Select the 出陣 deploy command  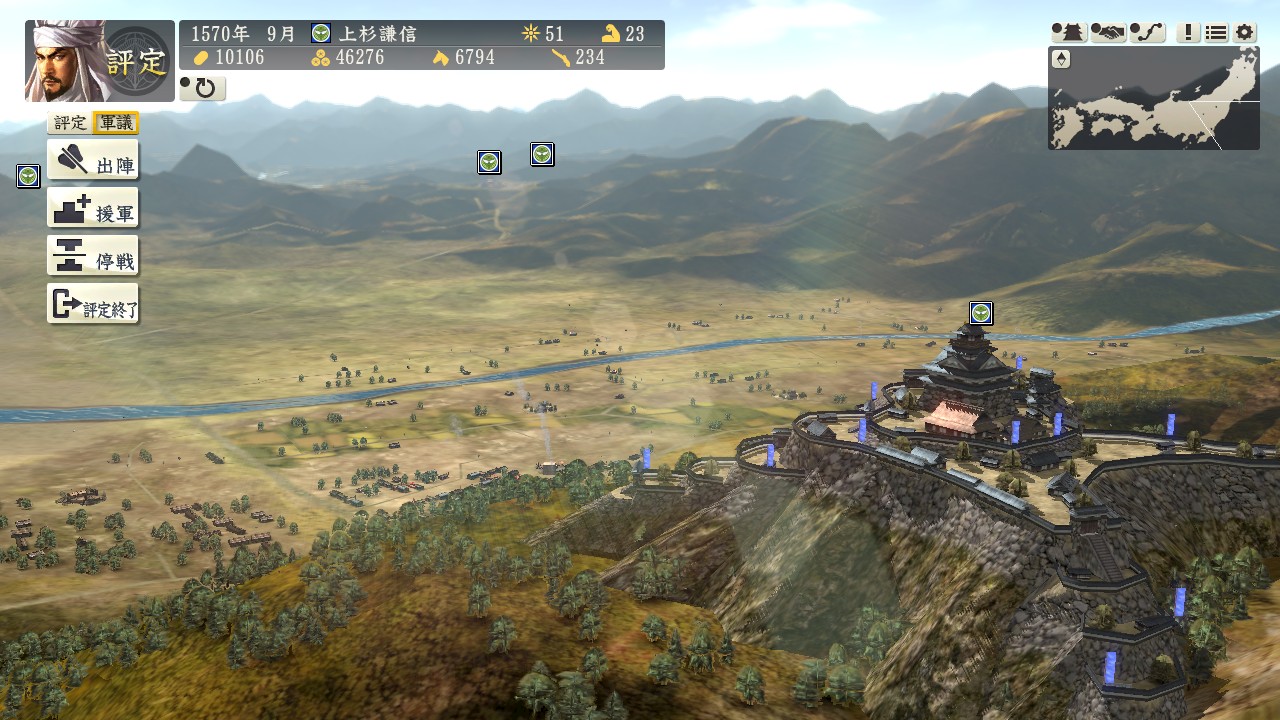tap(93, 160)
